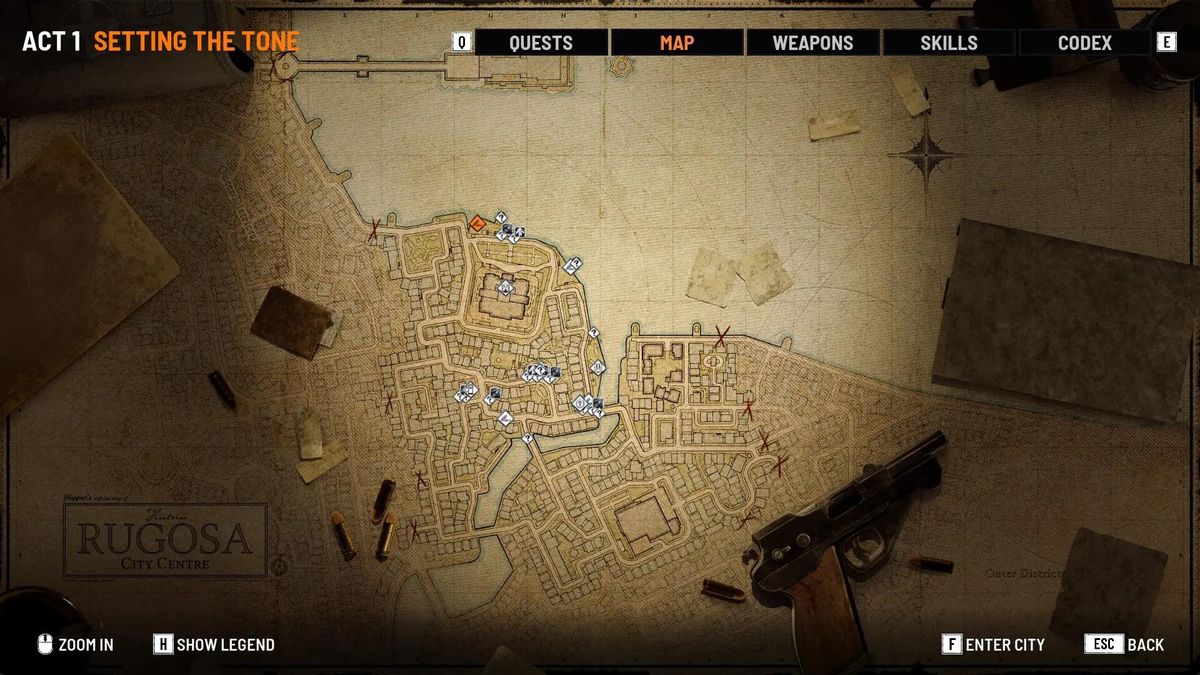
Task: Show the Codex tab
Action: pyautogui.click(x=1084, y=43)
